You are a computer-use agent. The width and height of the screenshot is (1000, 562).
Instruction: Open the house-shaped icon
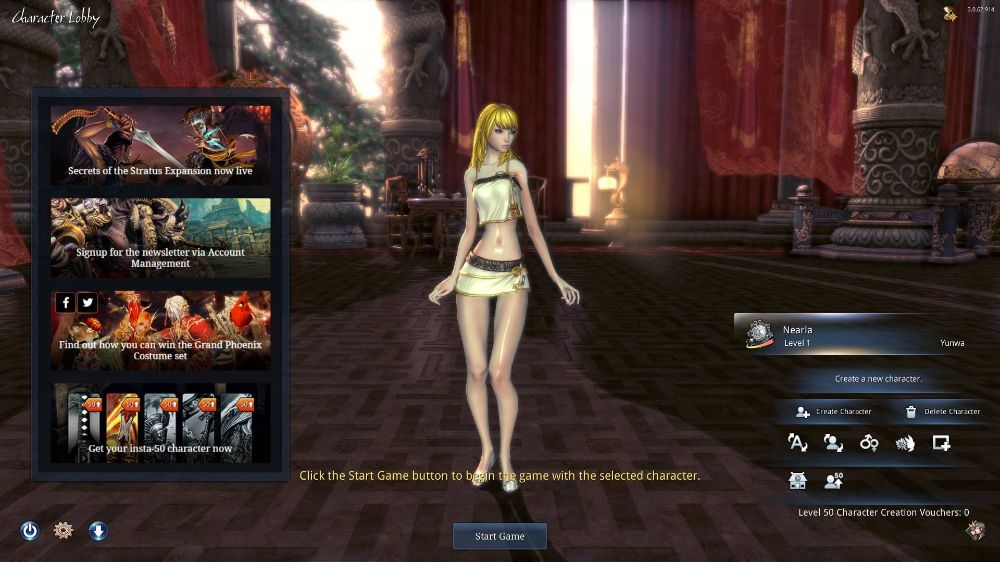797,480
